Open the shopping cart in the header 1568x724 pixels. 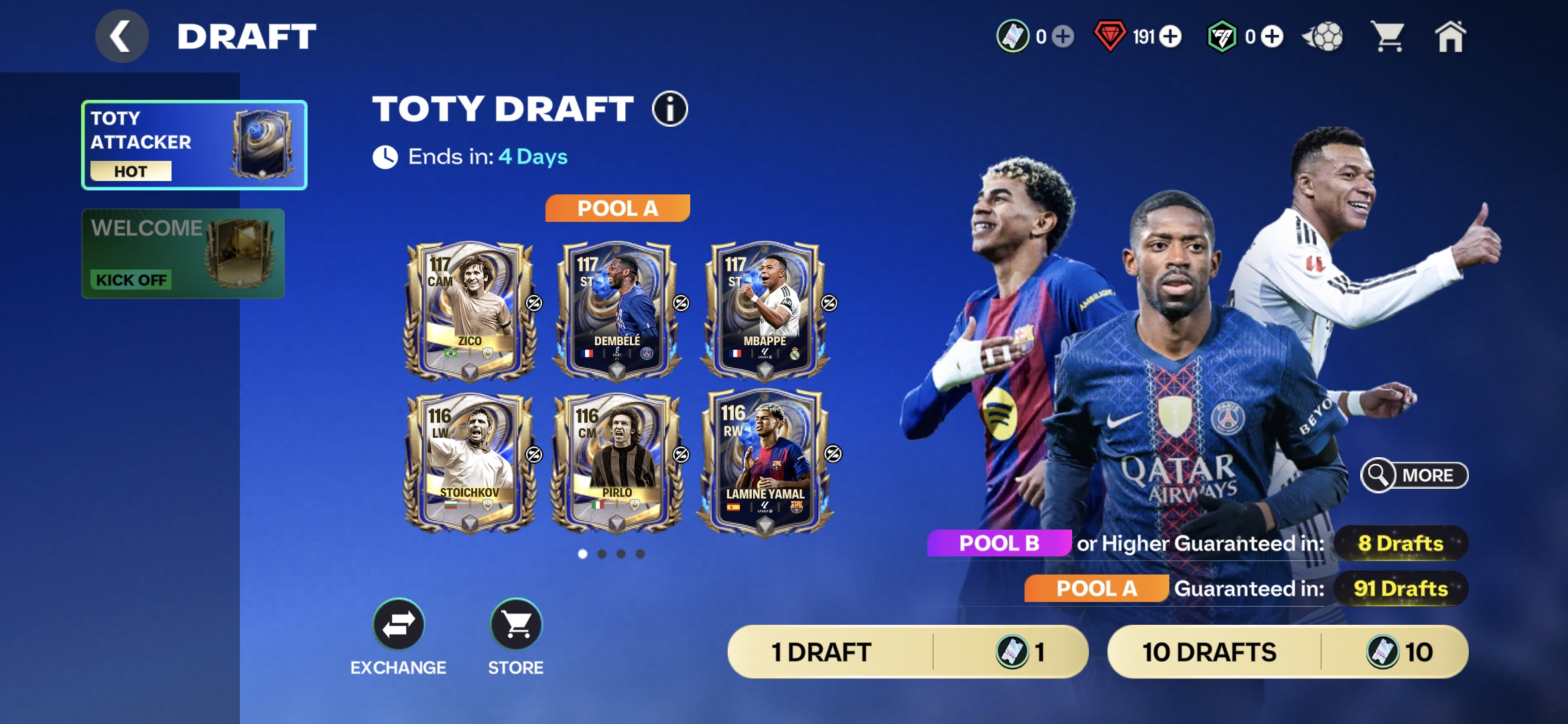click(1388, 36)
